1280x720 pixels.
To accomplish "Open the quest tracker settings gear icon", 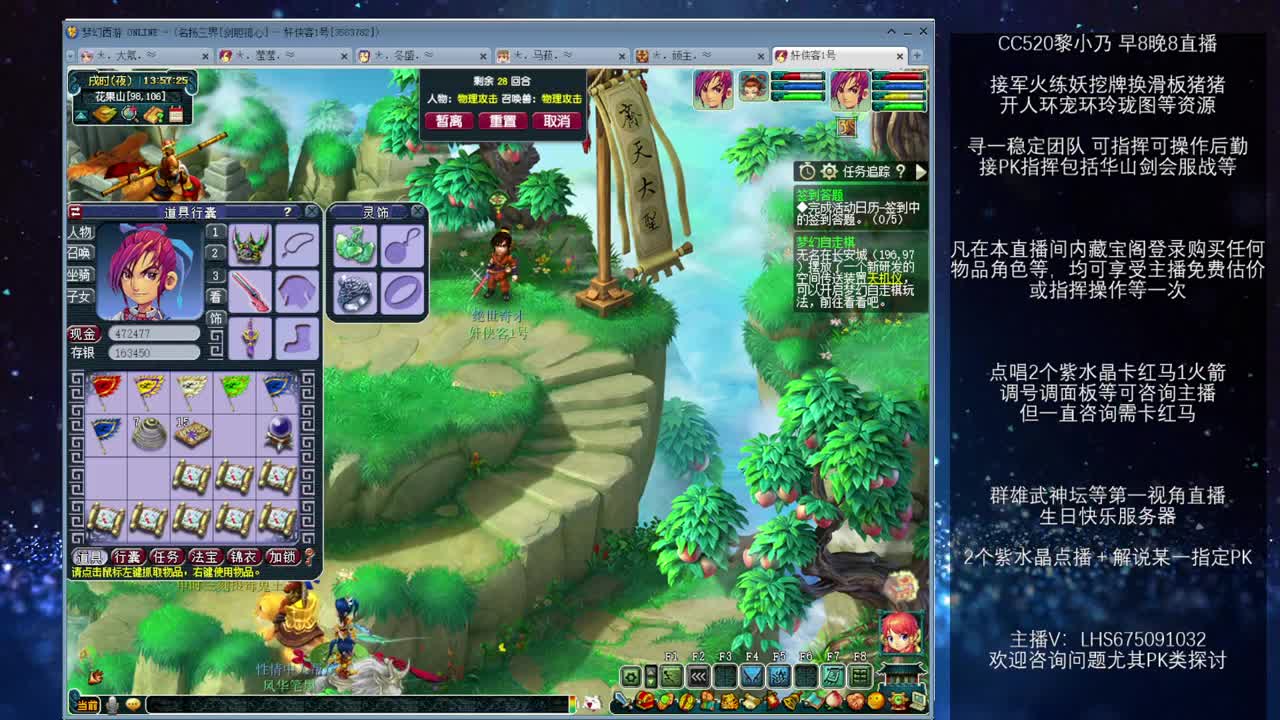I will coord(829,172).
